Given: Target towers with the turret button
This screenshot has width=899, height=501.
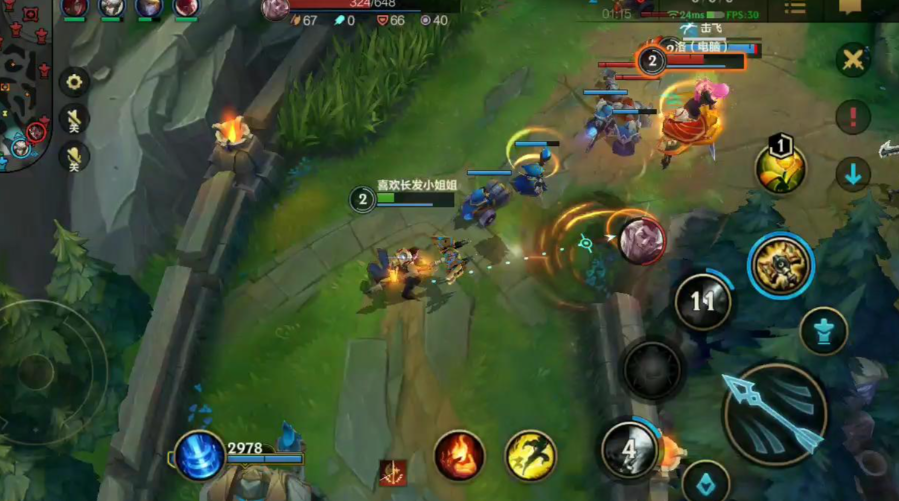Looking at the screenshot, I should (x=824, y=331).
